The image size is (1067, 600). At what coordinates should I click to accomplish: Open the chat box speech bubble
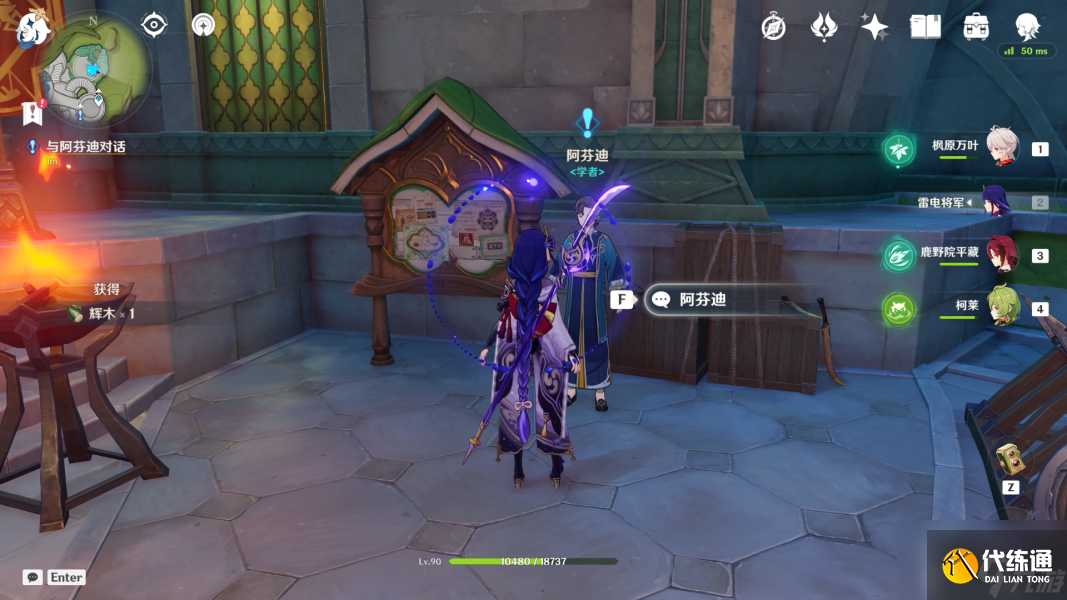click(33, 577)
